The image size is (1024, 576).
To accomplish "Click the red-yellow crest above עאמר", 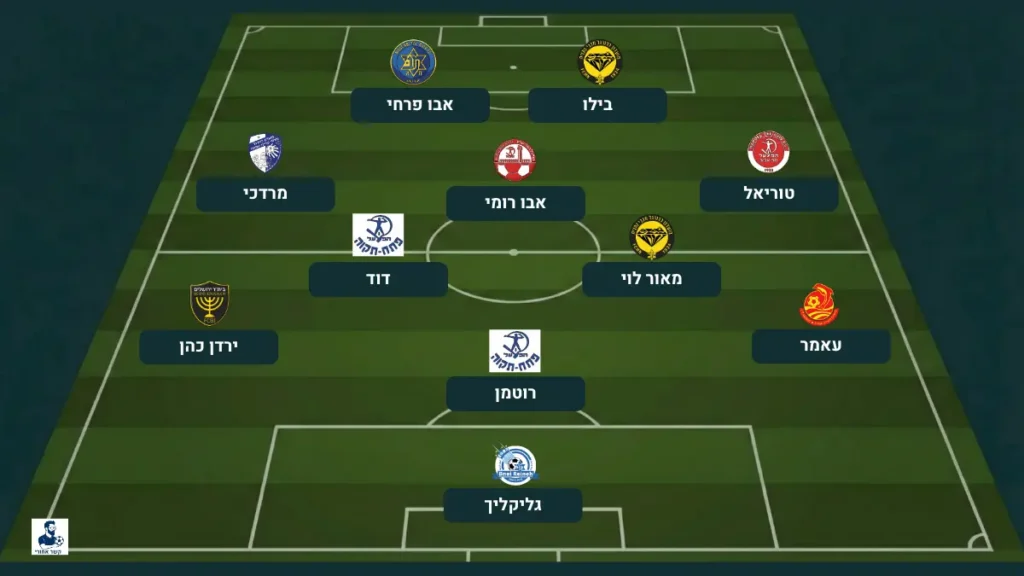I will [819, 305].
